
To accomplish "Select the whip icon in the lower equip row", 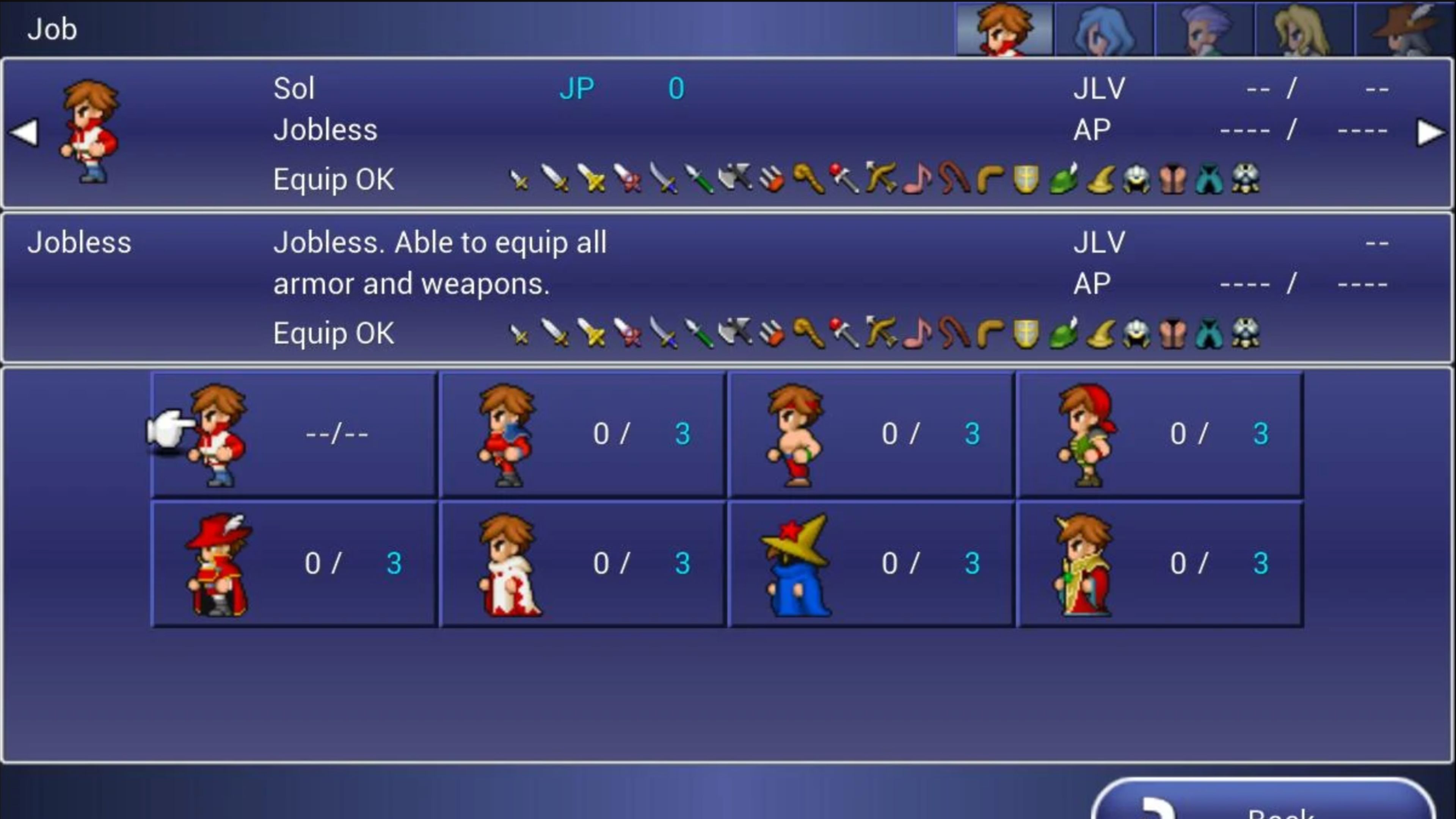I will [x=953, y=334].
